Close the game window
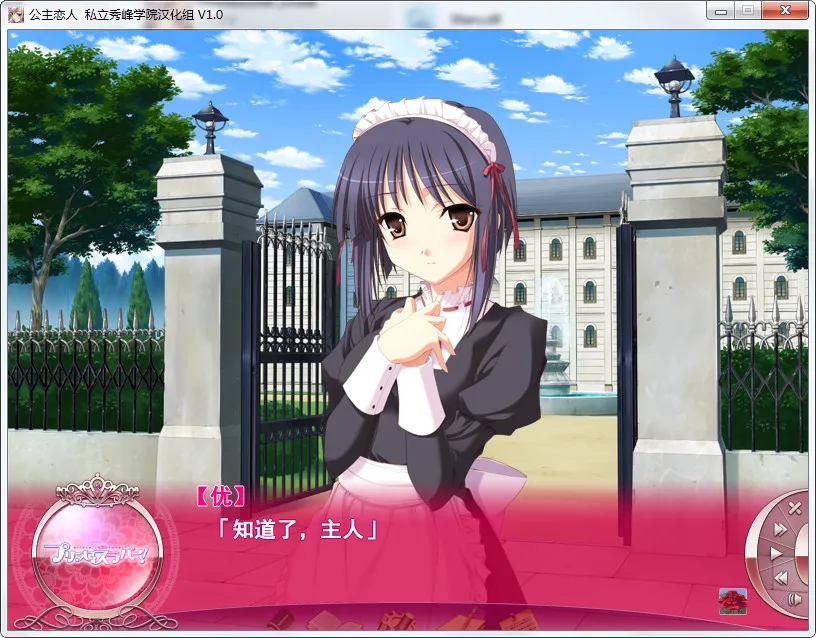 [783, 10]
